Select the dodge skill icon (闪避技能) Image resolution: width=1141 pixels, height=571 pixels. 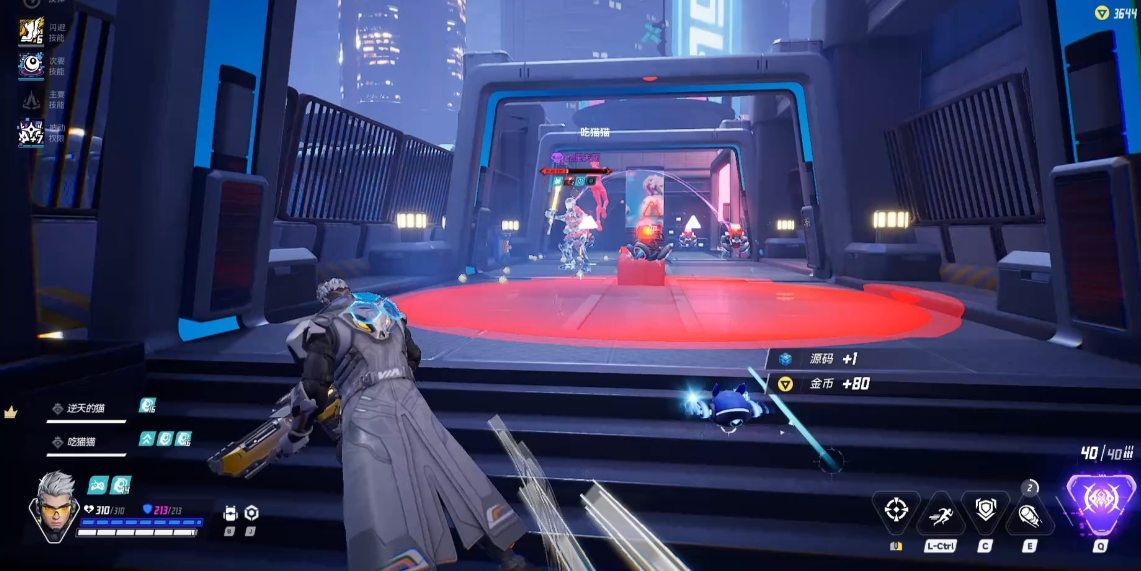[x=30, y=31]
